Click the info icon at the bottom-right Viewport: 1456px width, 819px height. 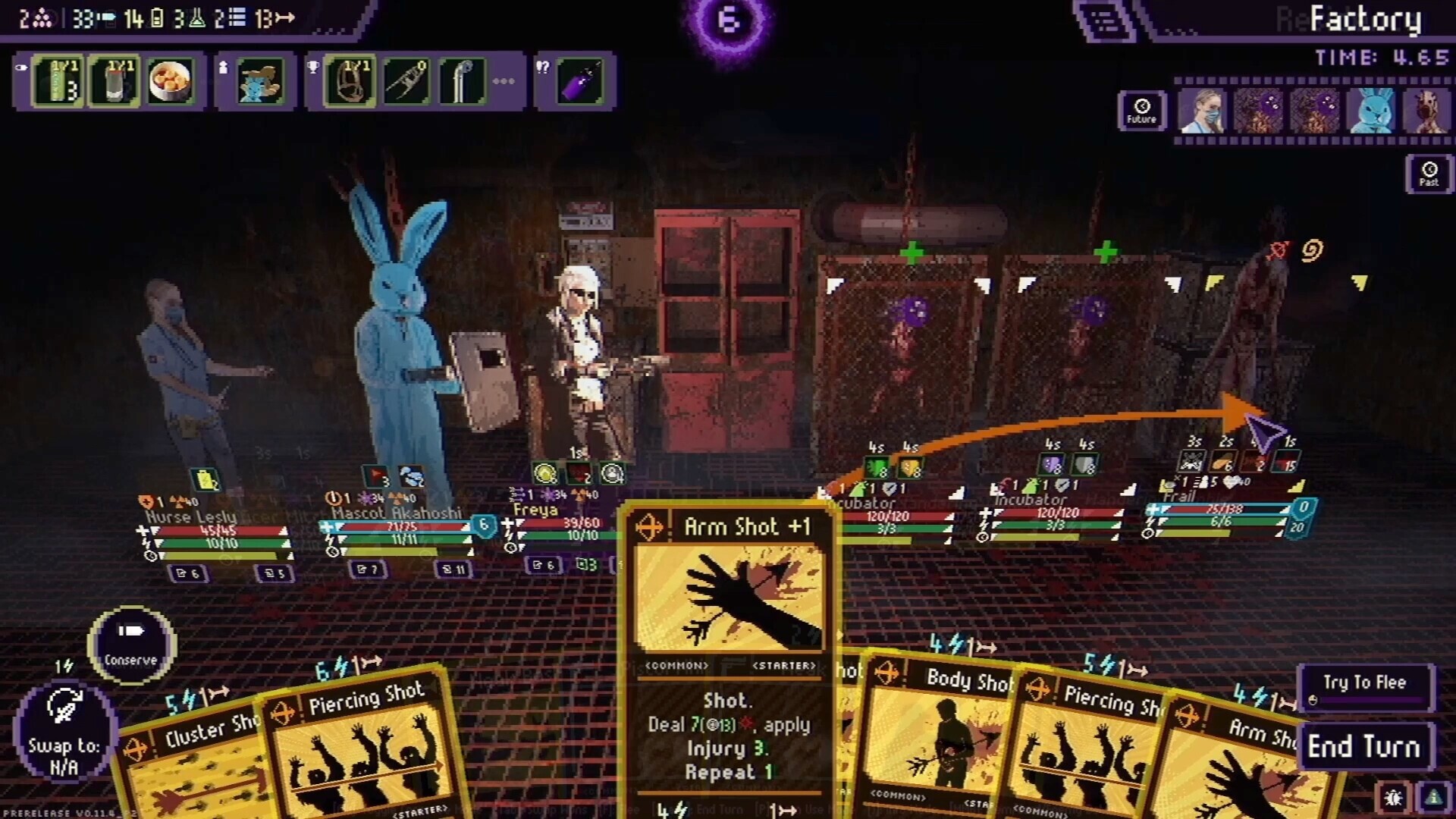(x=1433, y=796)
